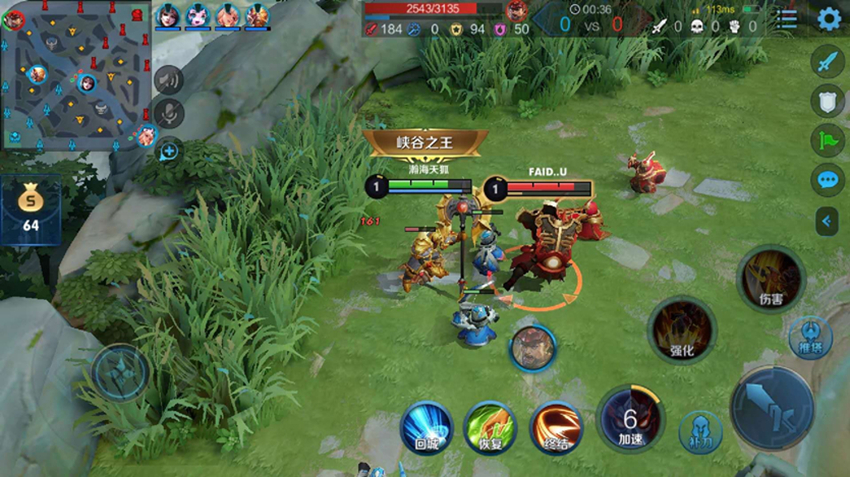Image resolution: width=850 pixels, height=477 pixels.
Task: Send the shield retreat signal
Action: pyautogui.click(x=828, y=100)
